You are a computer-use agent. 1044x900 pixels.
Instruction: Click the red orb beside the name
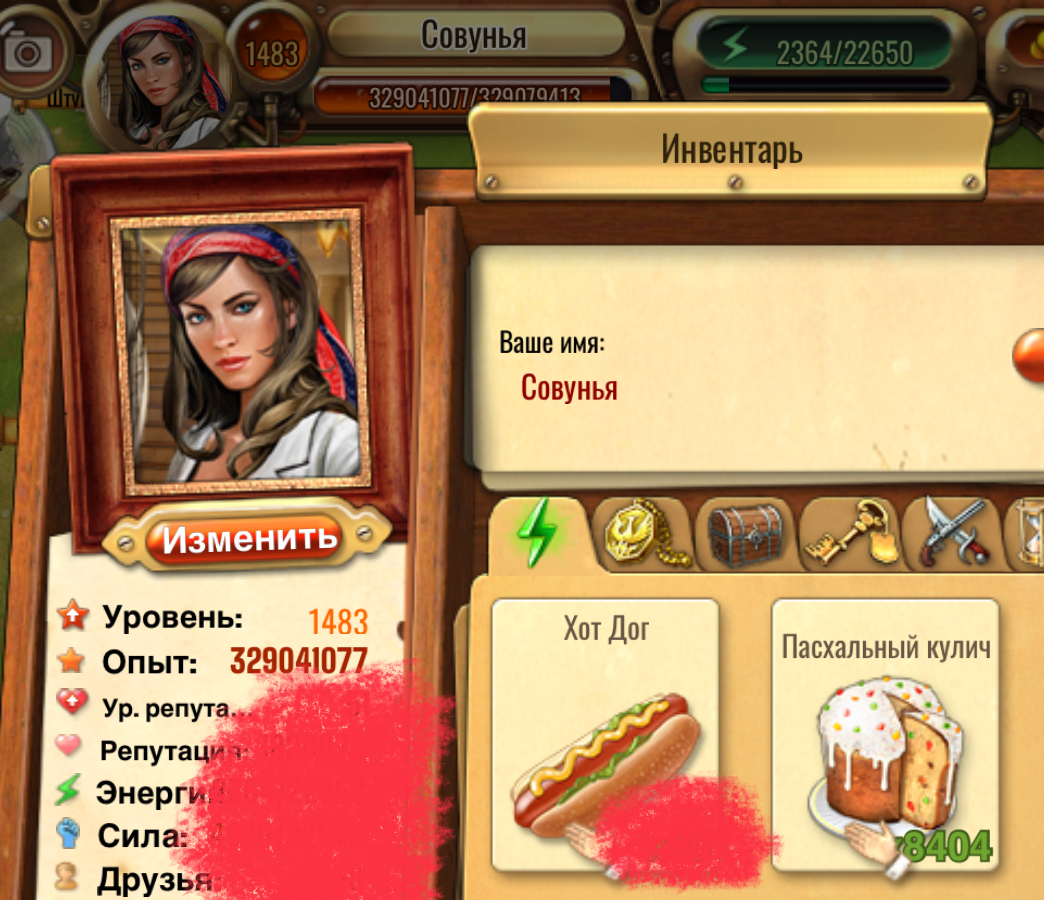pos(1030,357)
